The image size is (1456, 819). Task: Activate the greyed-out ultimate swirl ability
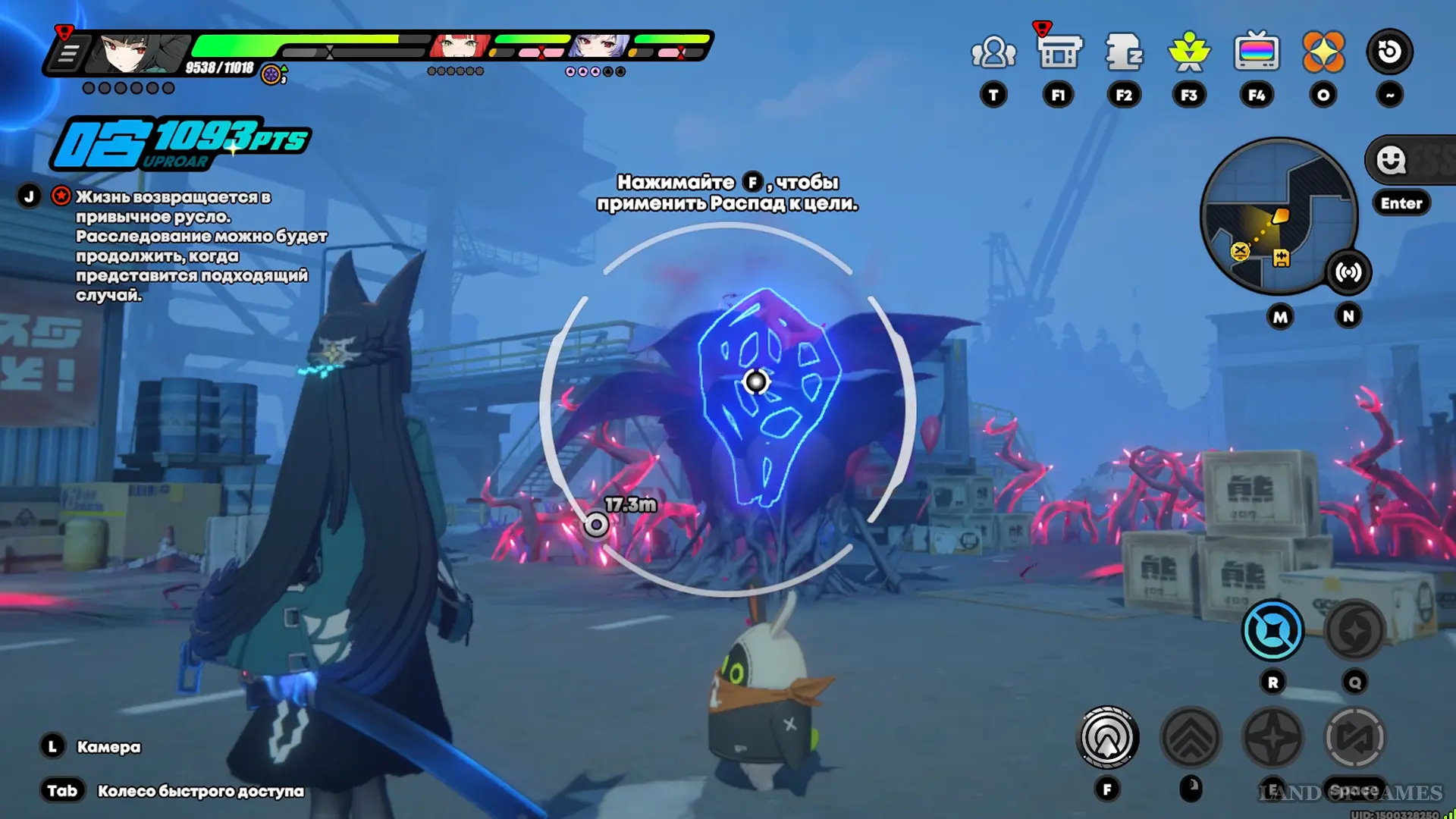pyautogui.click(x=1354, y=630)
